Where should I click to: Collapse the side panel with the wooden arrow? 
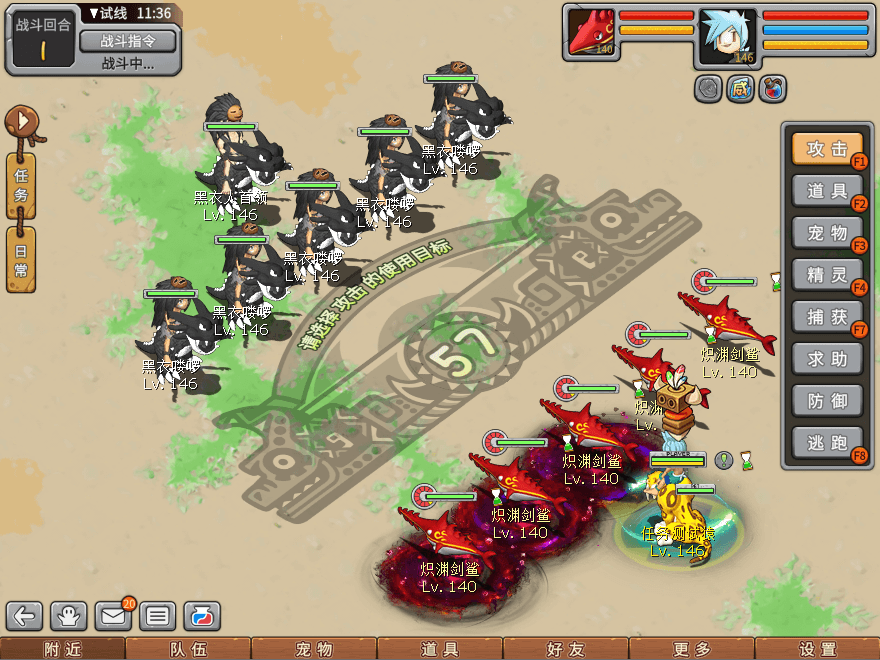pyautogui.click(x=21, y=124)
